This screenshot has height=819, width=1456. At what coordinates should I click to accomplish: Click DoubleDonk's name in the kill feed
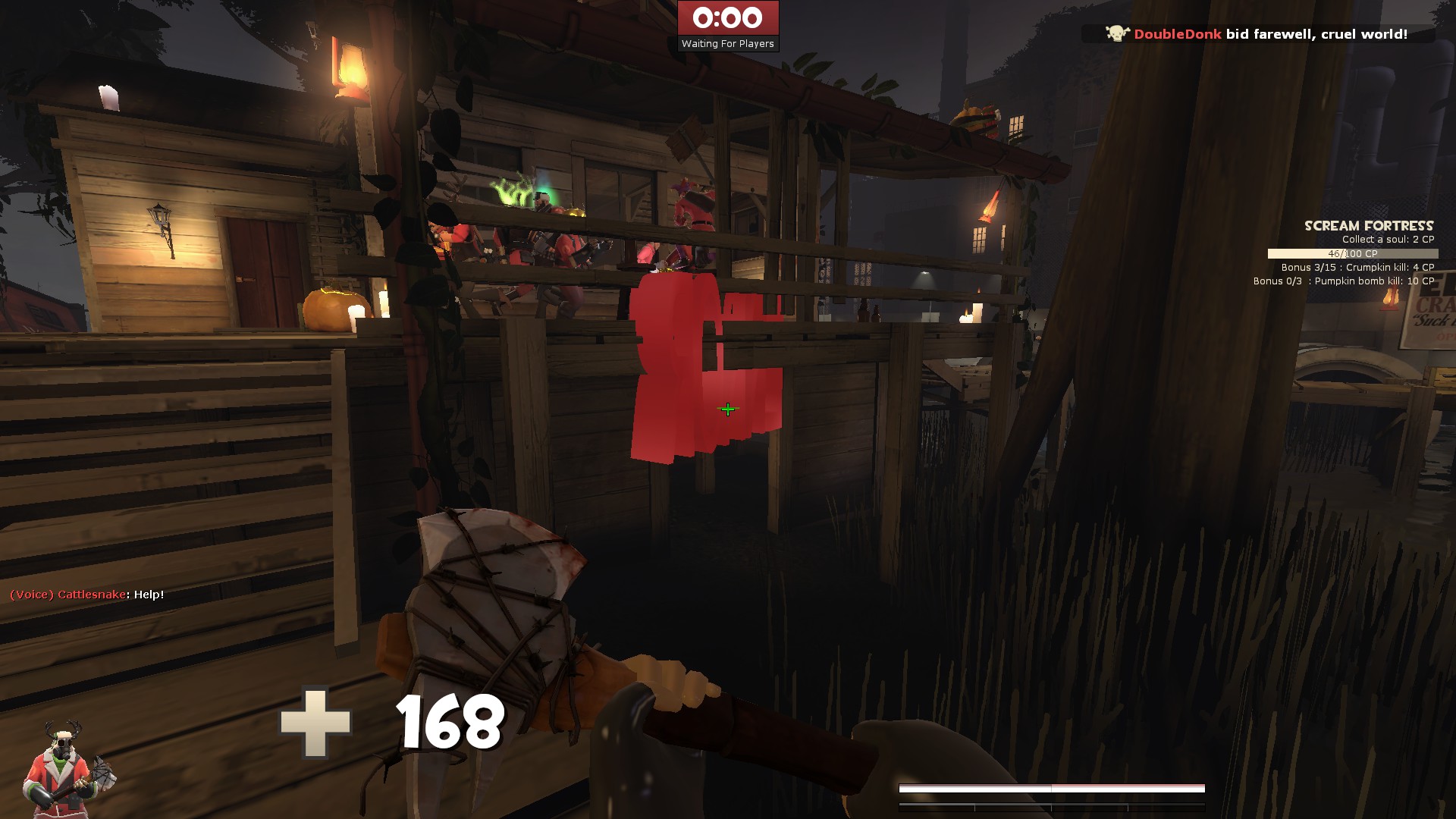pyautogui.click(x=1177, y=33)
